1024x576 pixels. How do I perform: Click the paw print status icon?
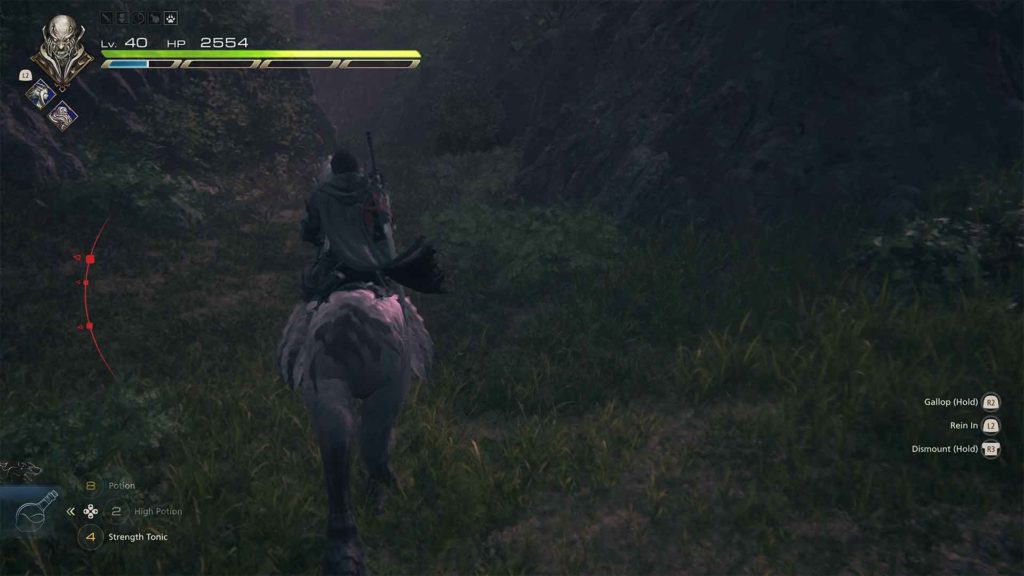[170, 18]
